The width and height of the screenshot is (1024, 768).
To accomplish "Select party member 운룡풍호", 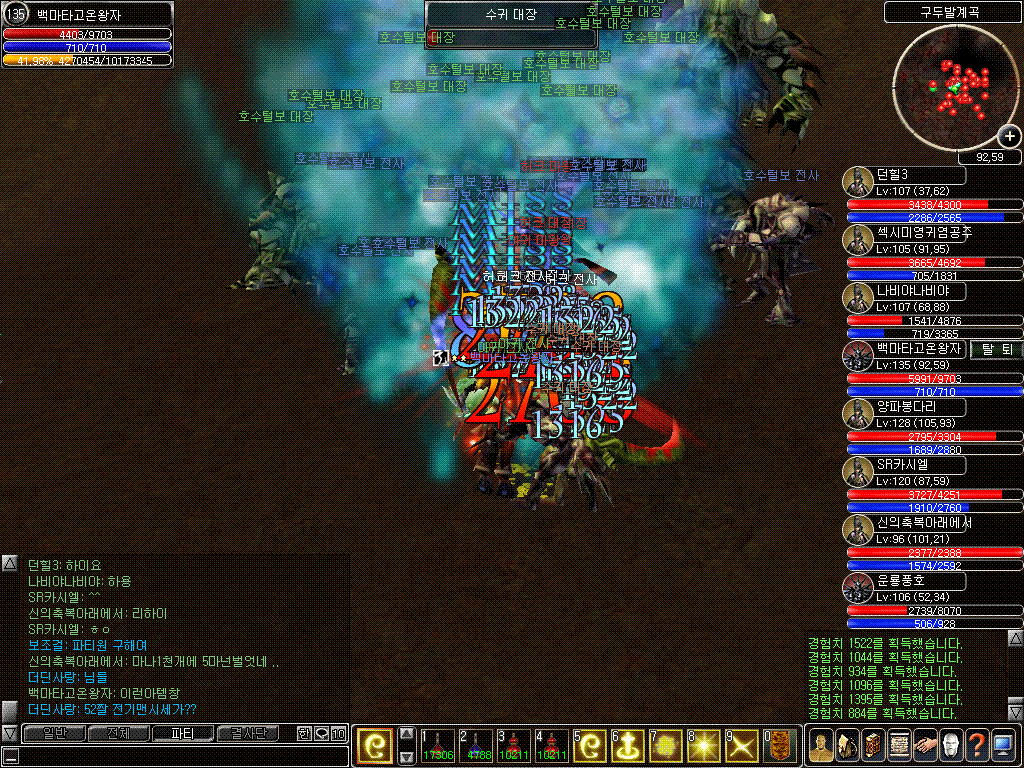I will tap(906, 581).
